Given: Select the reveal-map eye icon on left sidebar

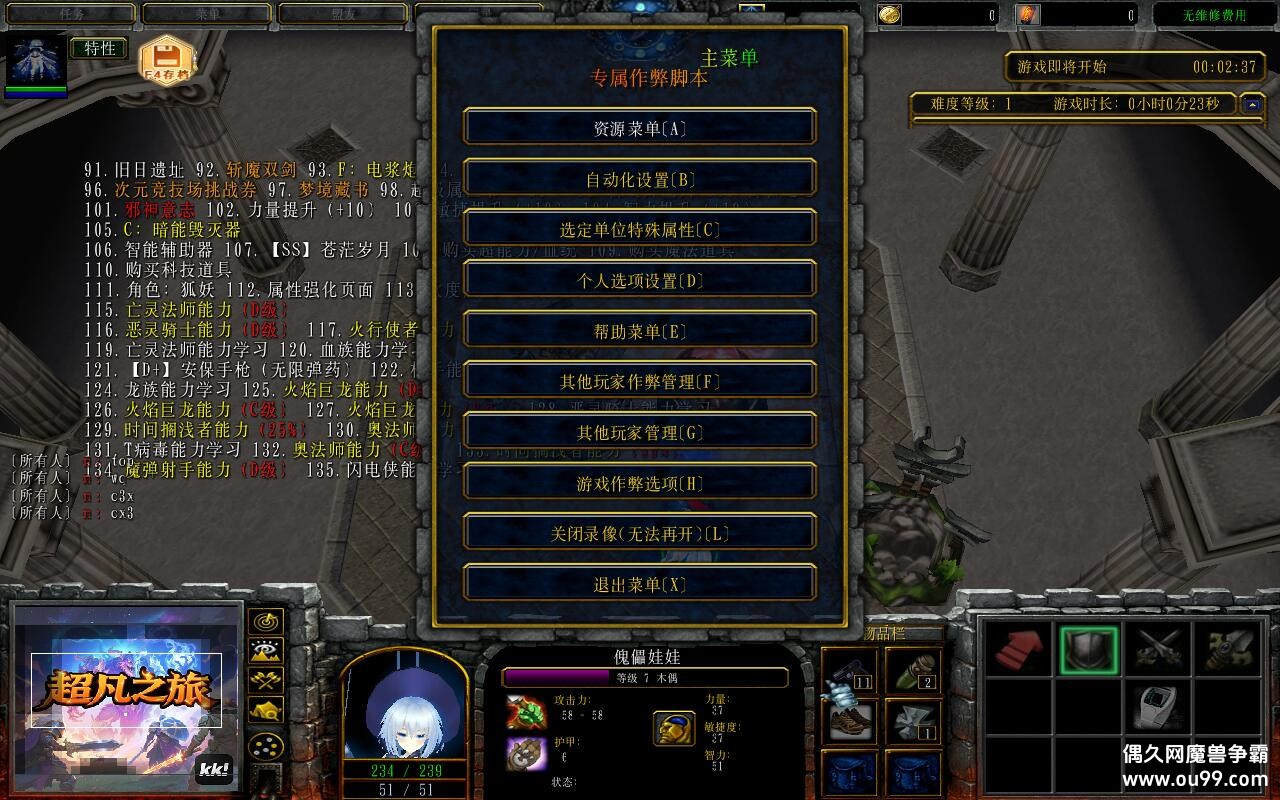Looking at the screenshot, I should click(x=264, y=650).
